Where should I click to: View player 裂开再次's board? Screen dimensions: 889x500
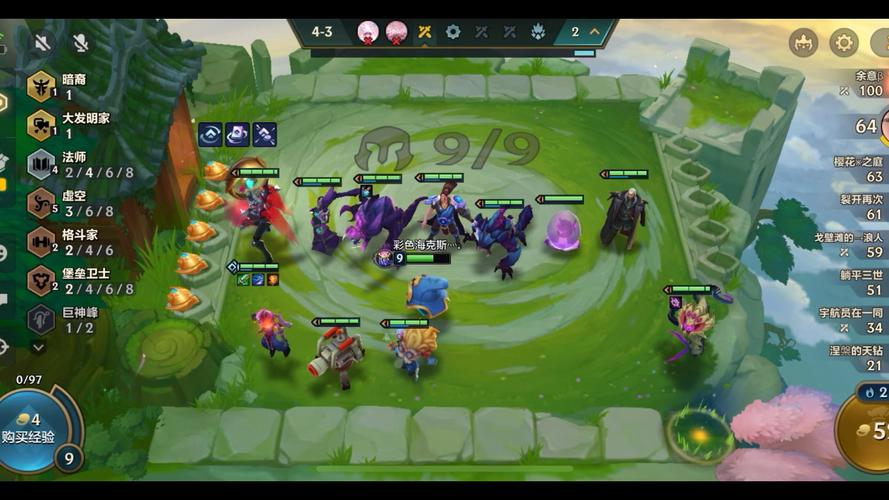(x=860, y=207)
